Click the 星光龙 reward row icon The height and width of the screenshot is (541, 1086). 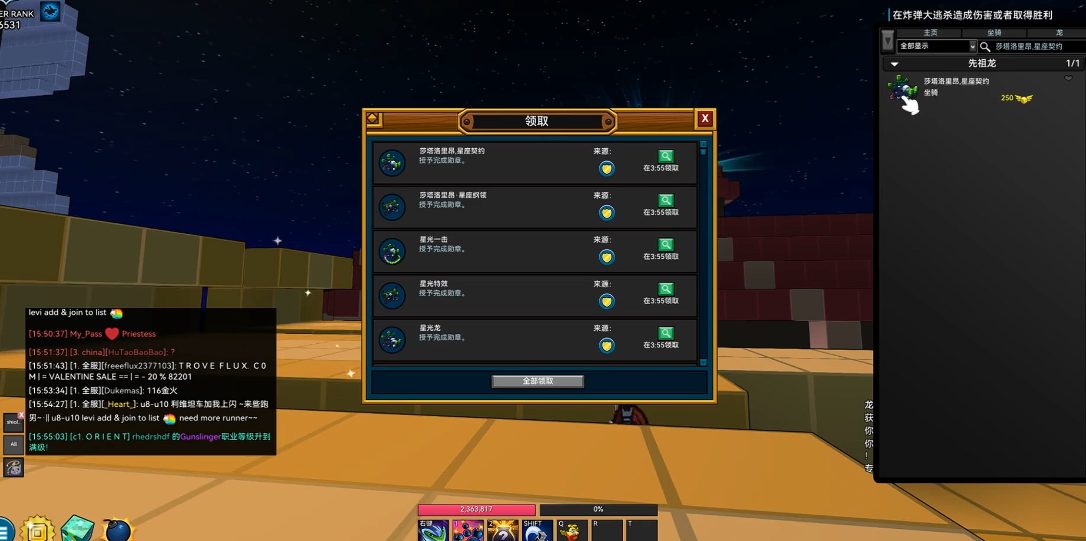pyautogui.click(x=392, y=340)
